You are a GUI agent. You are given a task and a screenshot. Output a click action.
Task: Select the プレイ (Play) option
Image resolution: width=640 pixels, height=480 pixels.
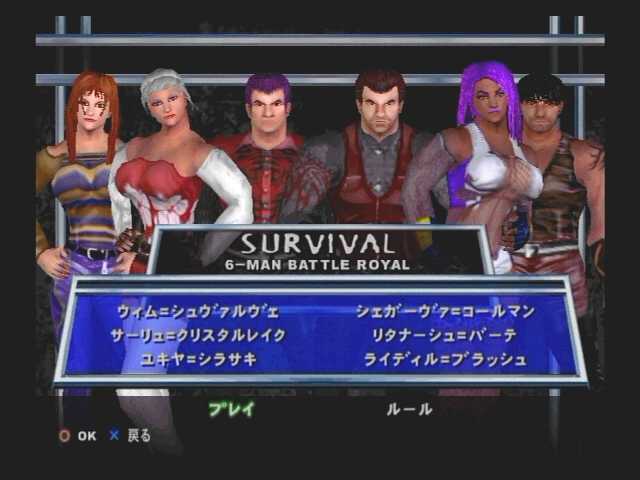pyautogui.click(x=232, y=409)
